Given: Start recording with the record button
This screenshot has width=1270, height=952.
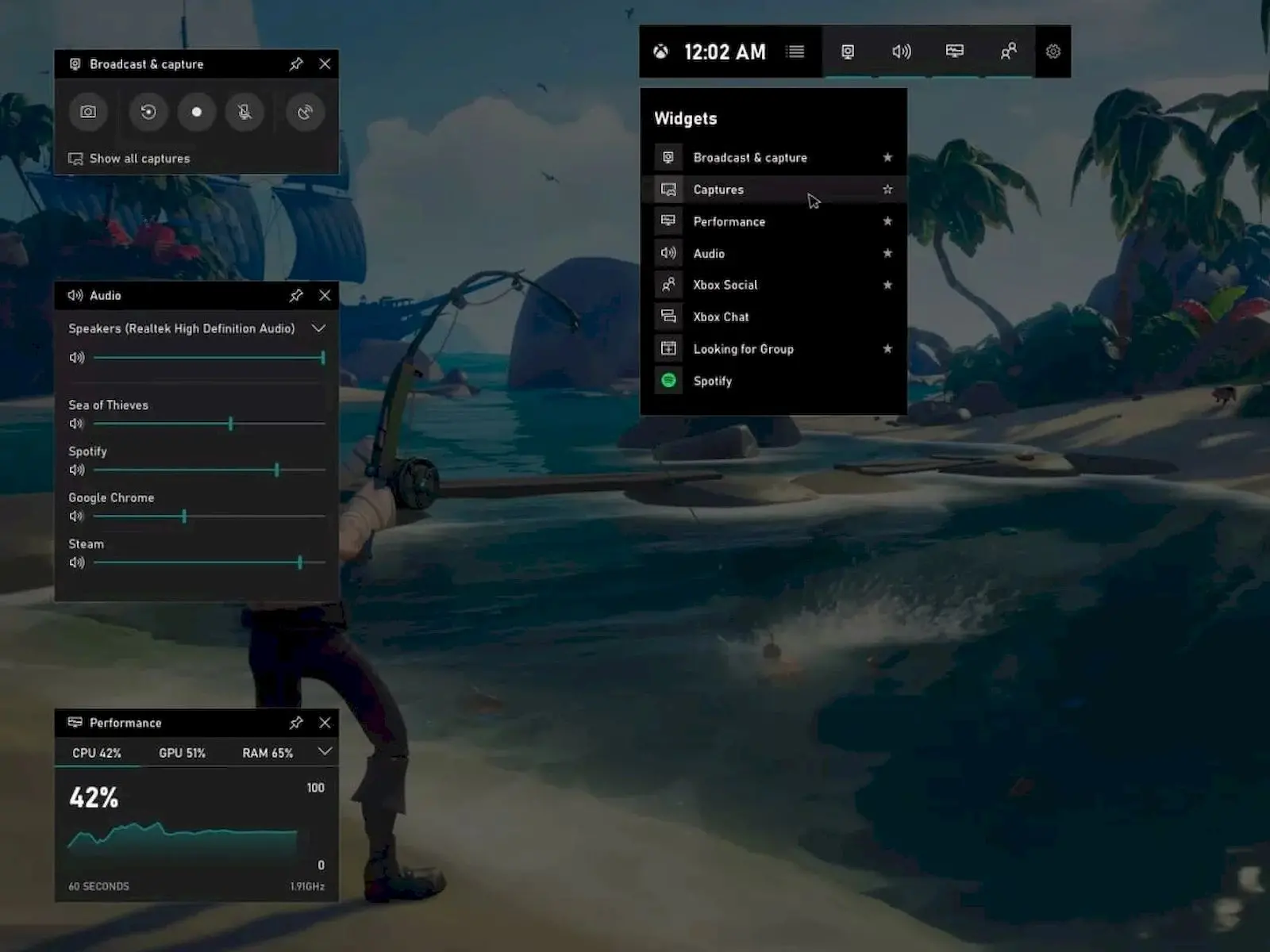Looking at the screenshot, I should [x=196, y=113].
